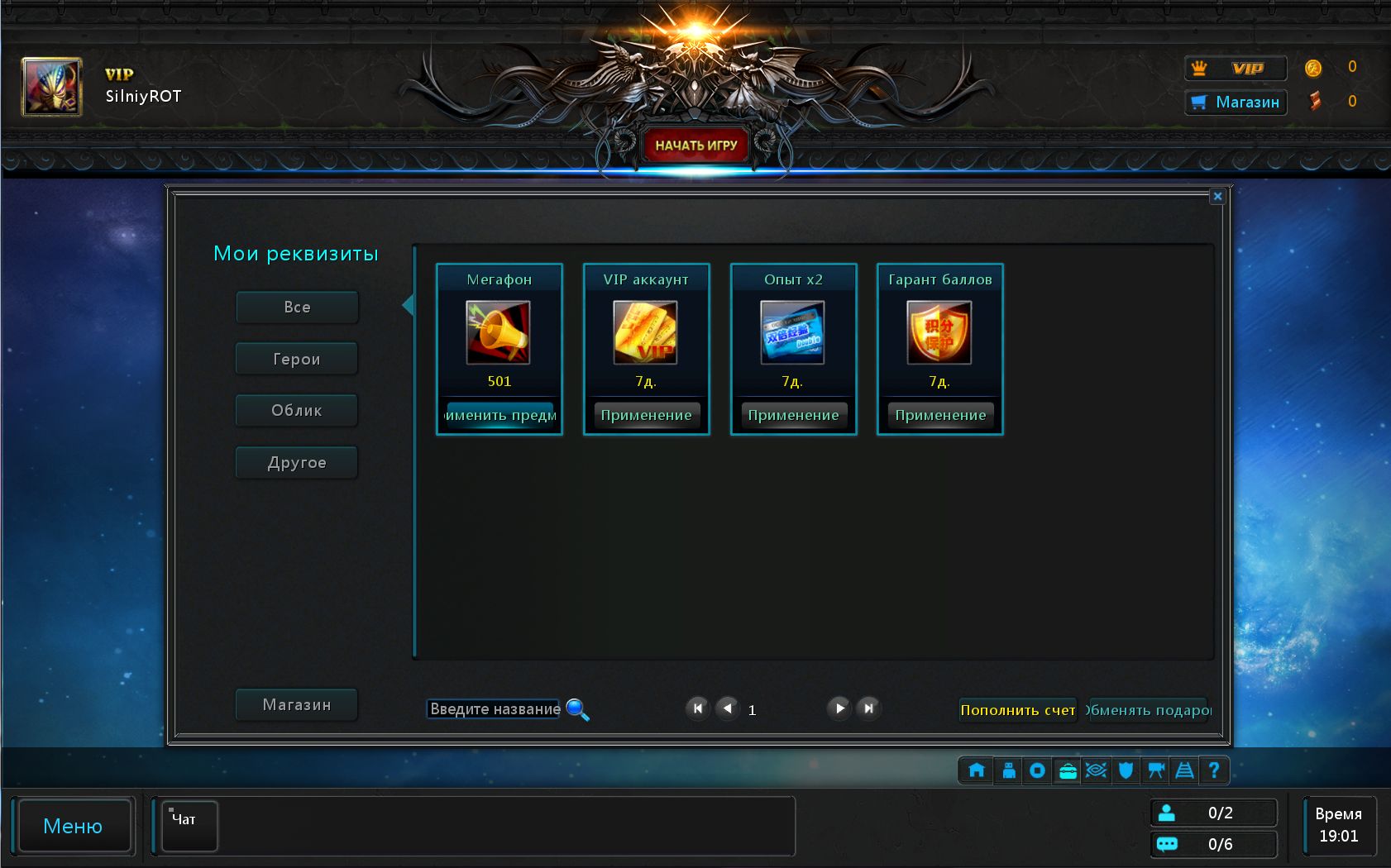Open the Магазин cart button at top right
Viewport: 1391px width, 868px height.
point(1236,103)
